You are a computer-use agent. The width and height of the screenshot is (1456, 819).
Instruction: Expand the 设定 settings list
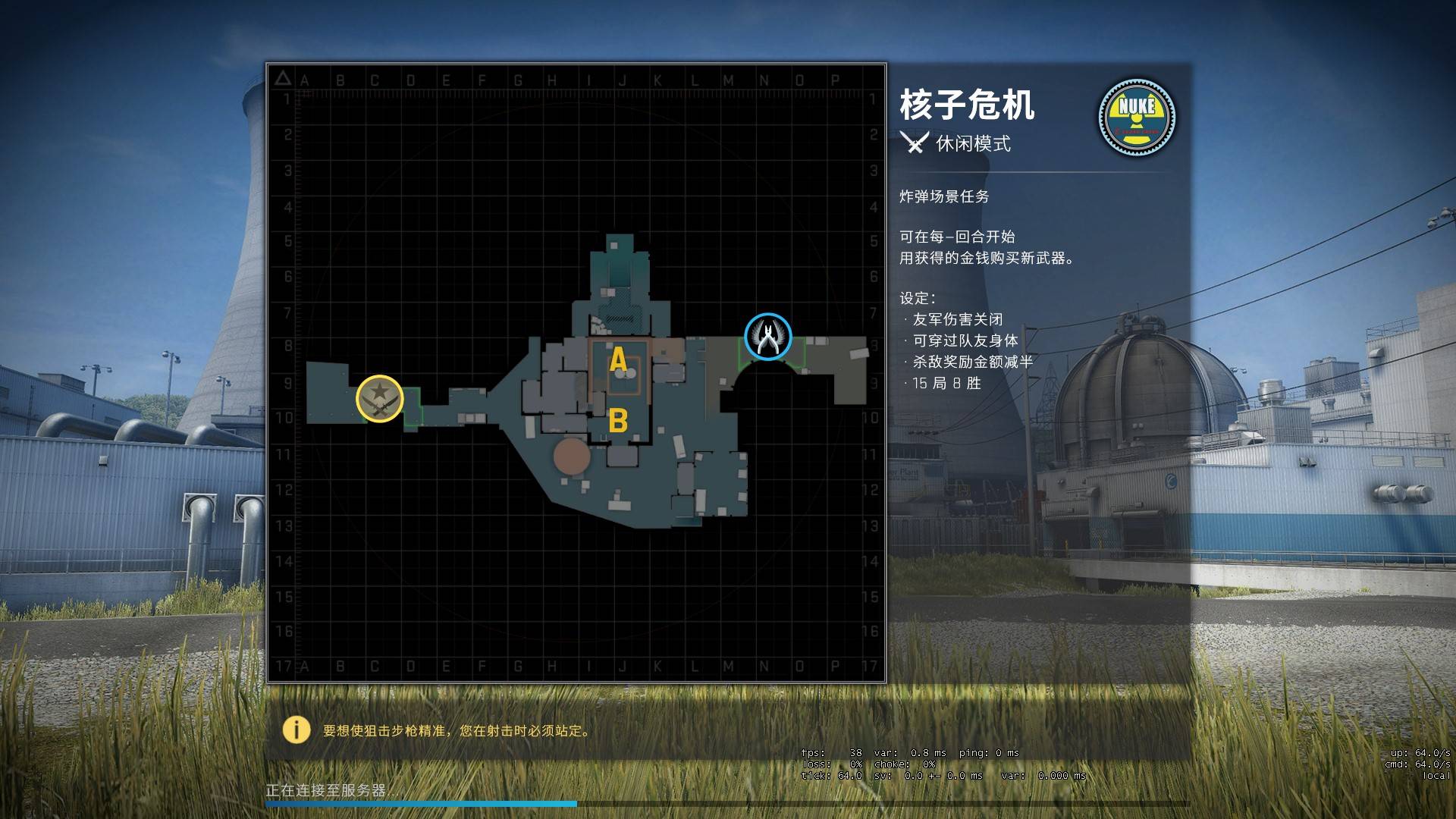[x=916, y=297]
